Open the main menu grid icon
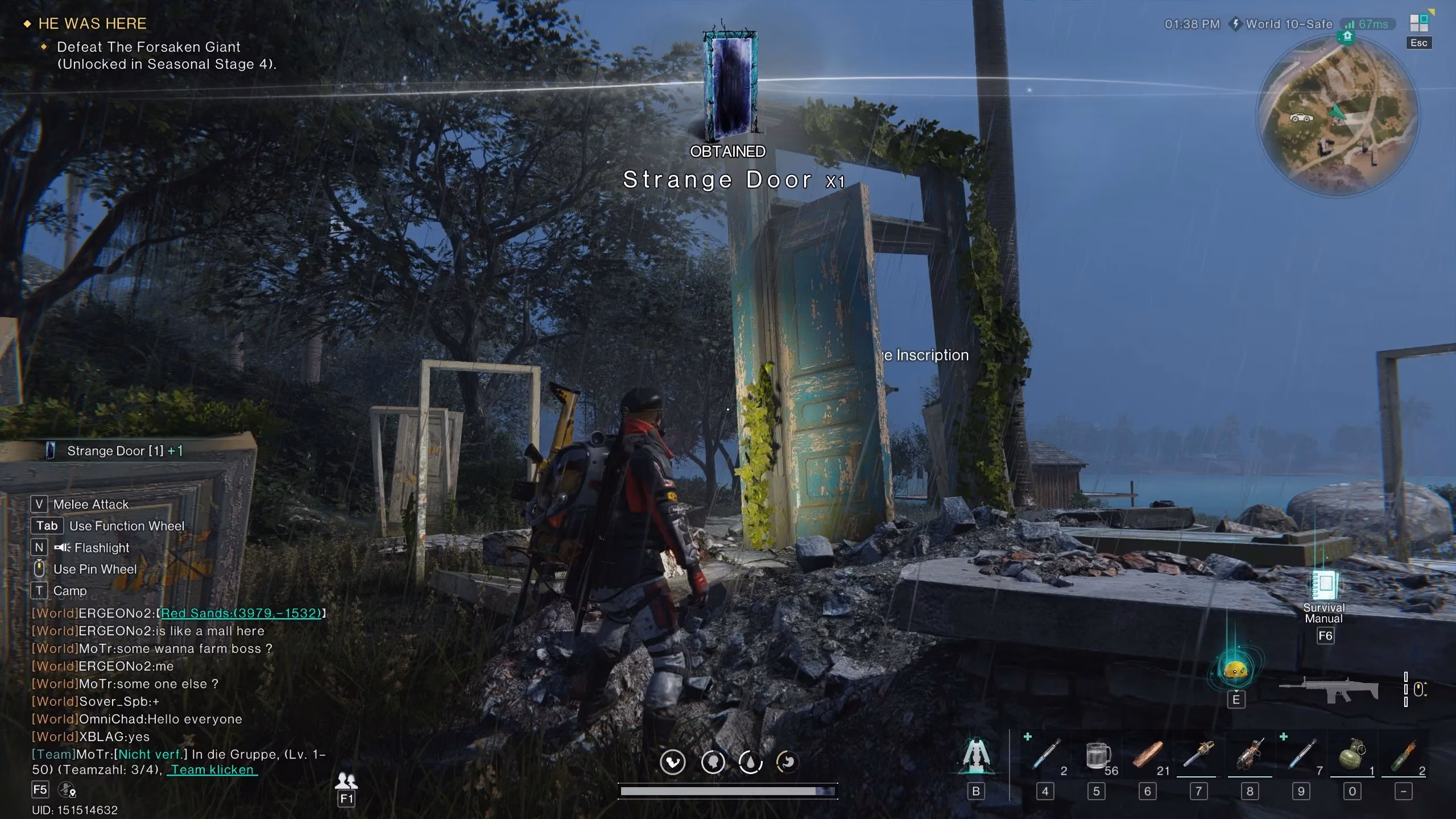 click(1419, 23)
